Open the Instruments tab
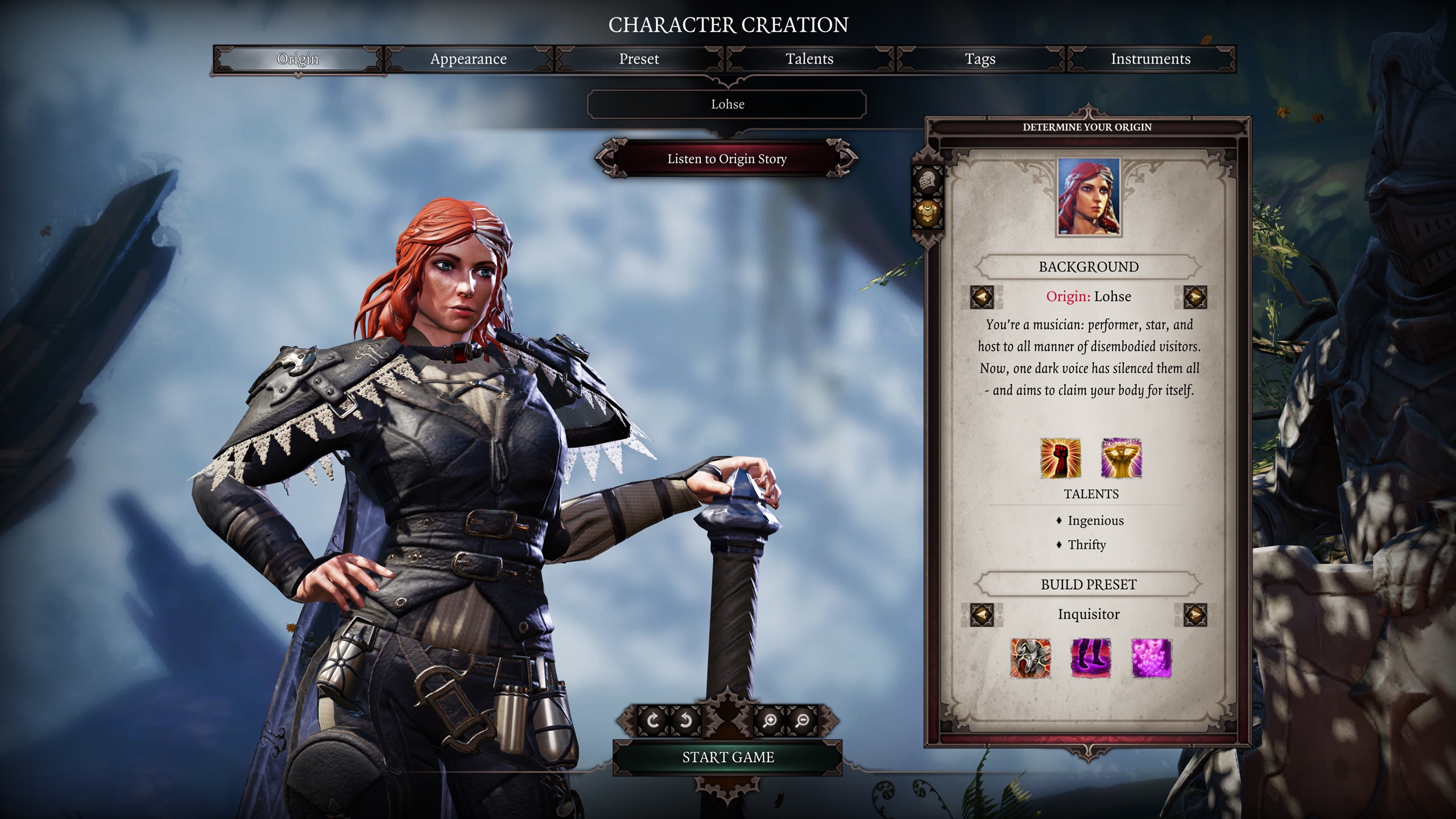 (1151, 59)
